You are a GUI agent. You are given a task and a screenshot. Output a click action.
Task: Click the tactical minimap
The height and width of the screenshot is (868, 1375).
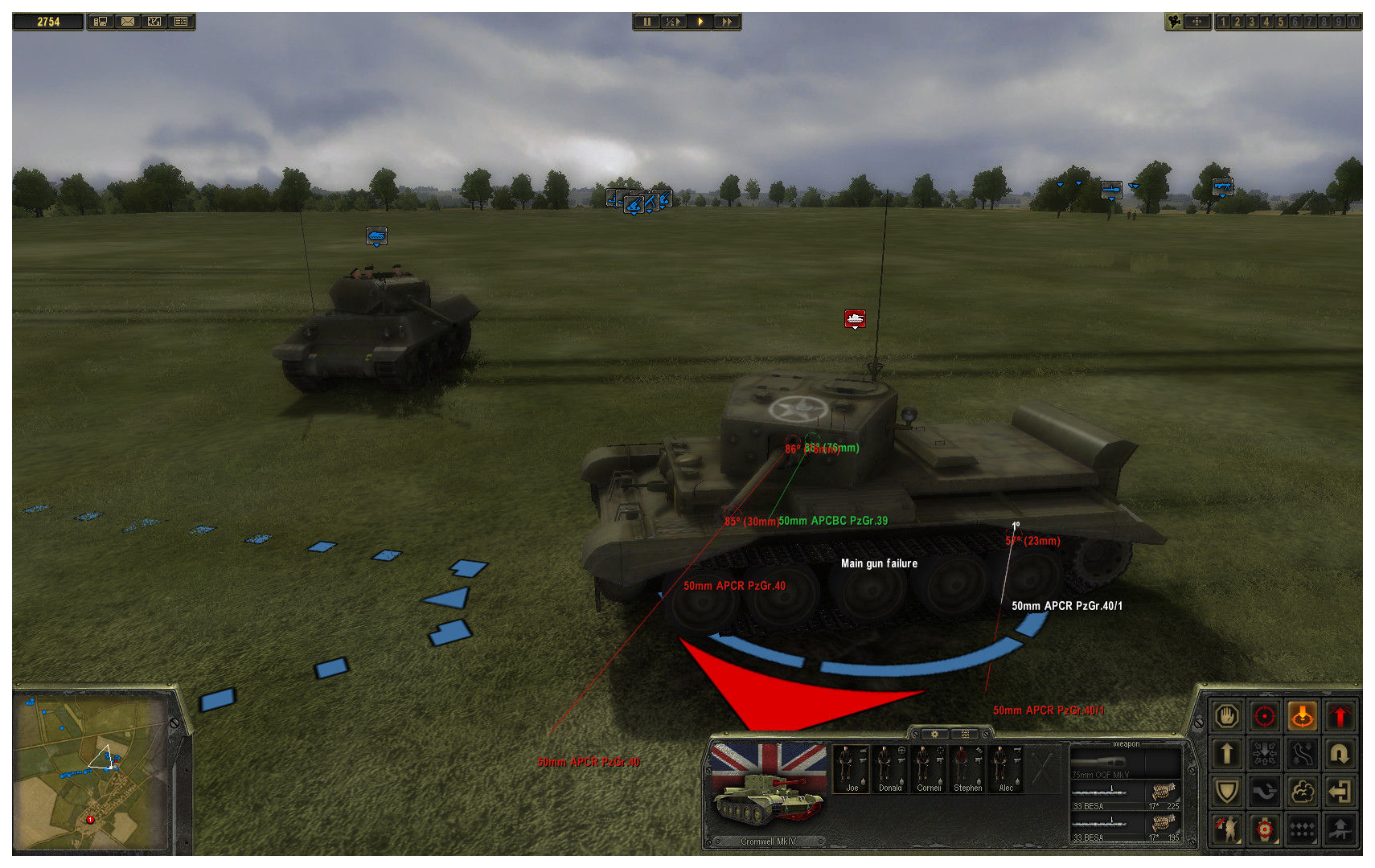click(x=91, y=770)
